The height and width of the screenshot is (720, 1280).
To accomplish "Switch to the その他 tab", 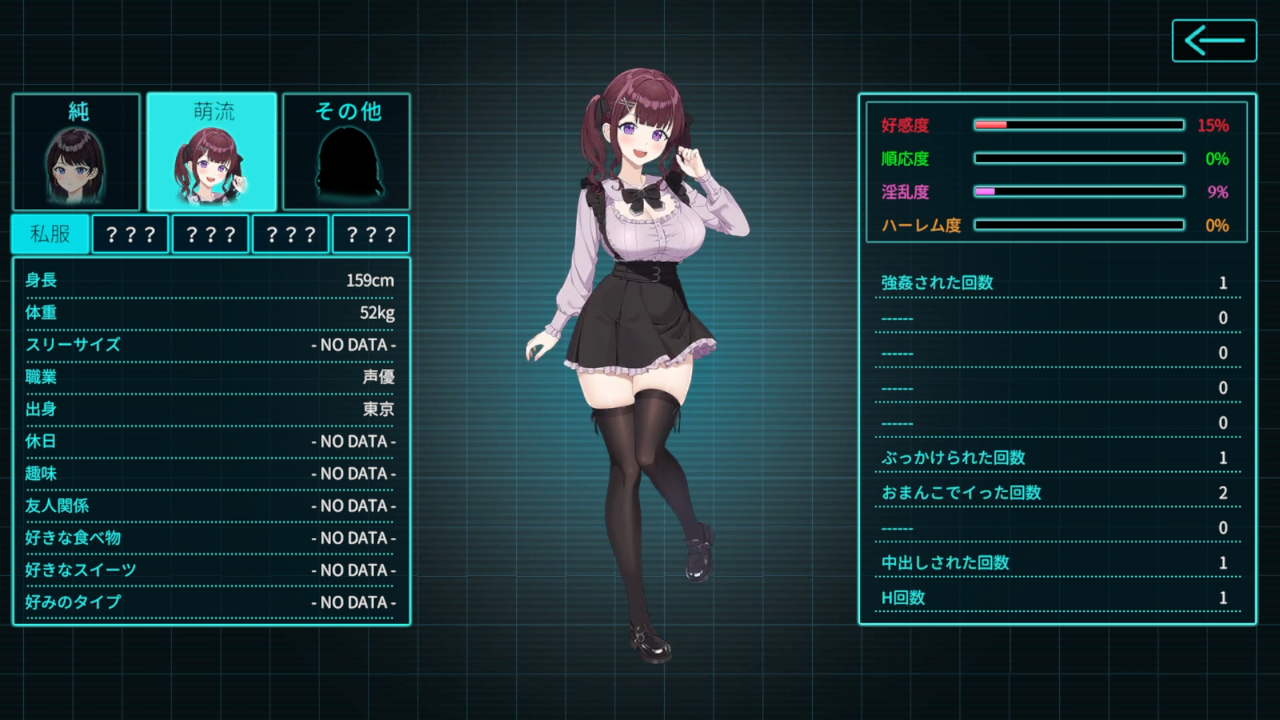I will click(347, 152).
